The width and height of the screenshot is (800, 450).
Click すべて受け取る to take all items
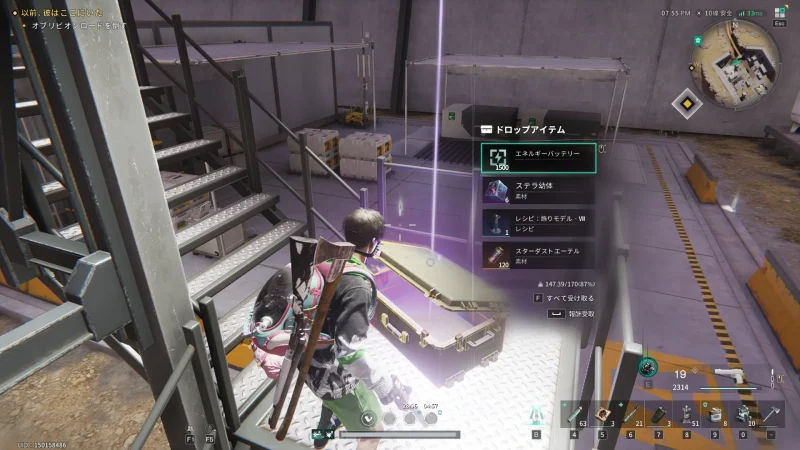pyautogui.click(x=569, y=297)
